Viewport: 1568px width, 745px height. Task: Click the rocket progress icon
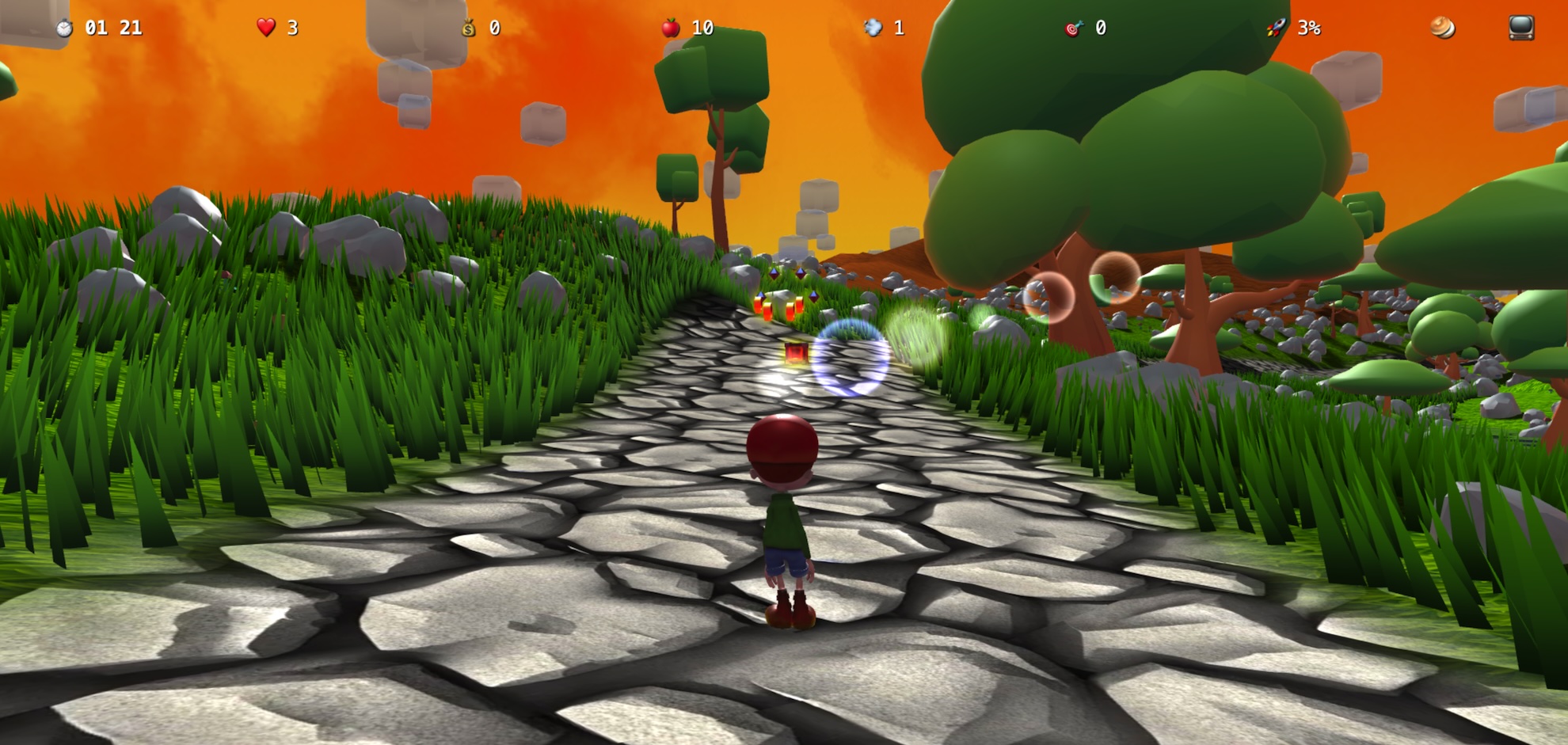1277,29
